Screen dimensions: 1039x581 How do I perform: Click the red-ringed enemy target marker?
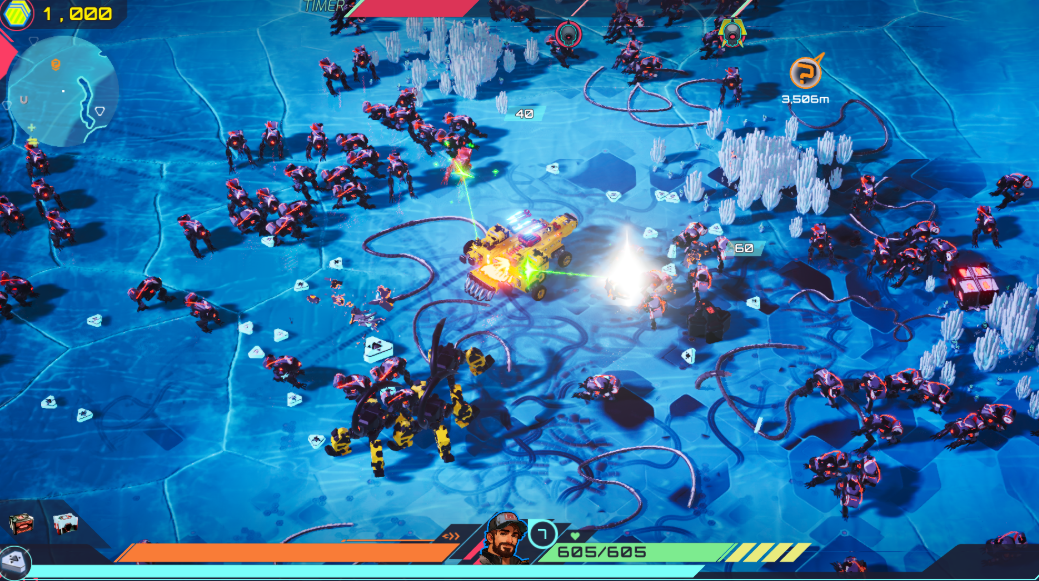pos(569,34)
